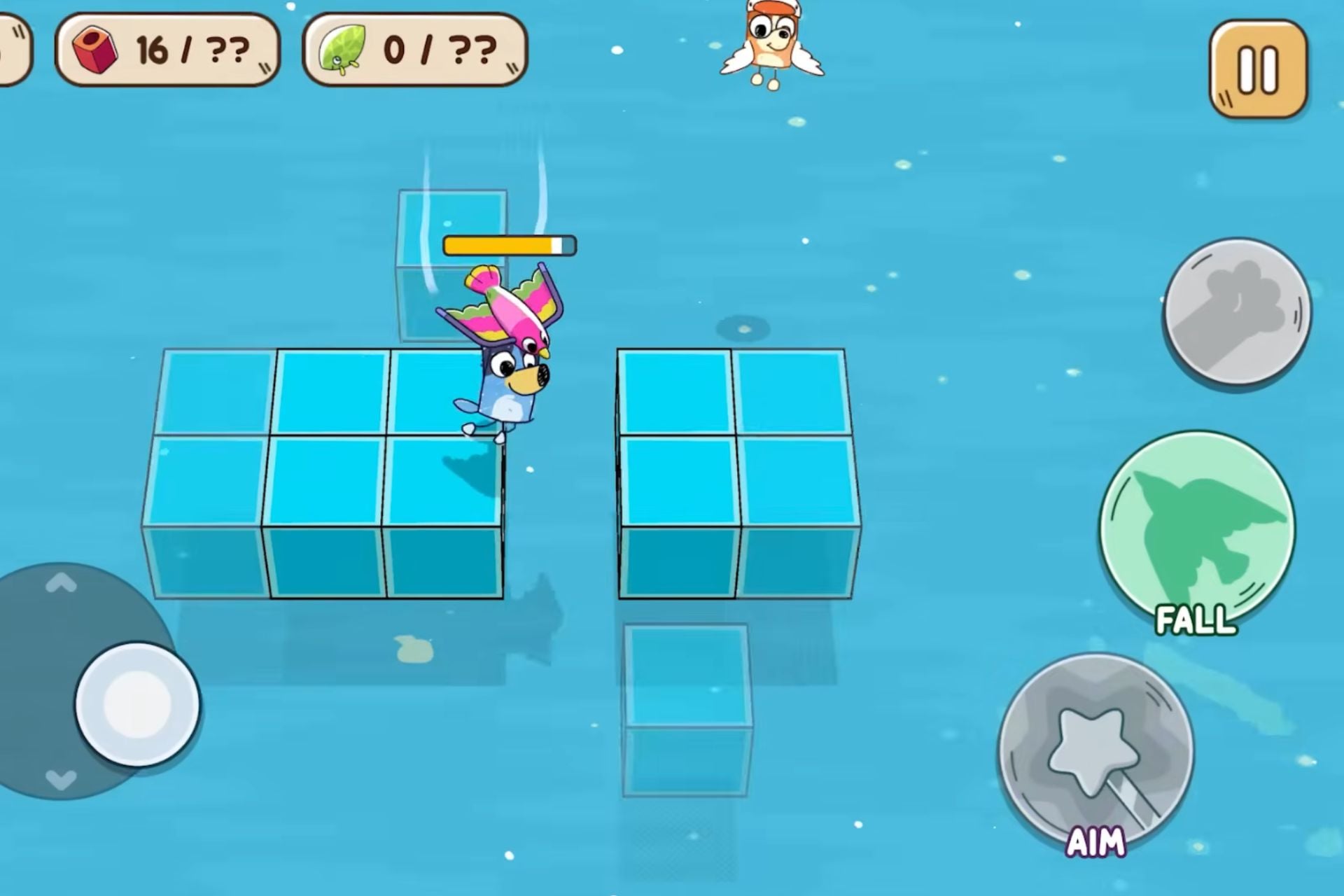This screenshot has width=1344, height=896.
Task: Tap the leaf count reading 0
Action: tap(395, 48)
